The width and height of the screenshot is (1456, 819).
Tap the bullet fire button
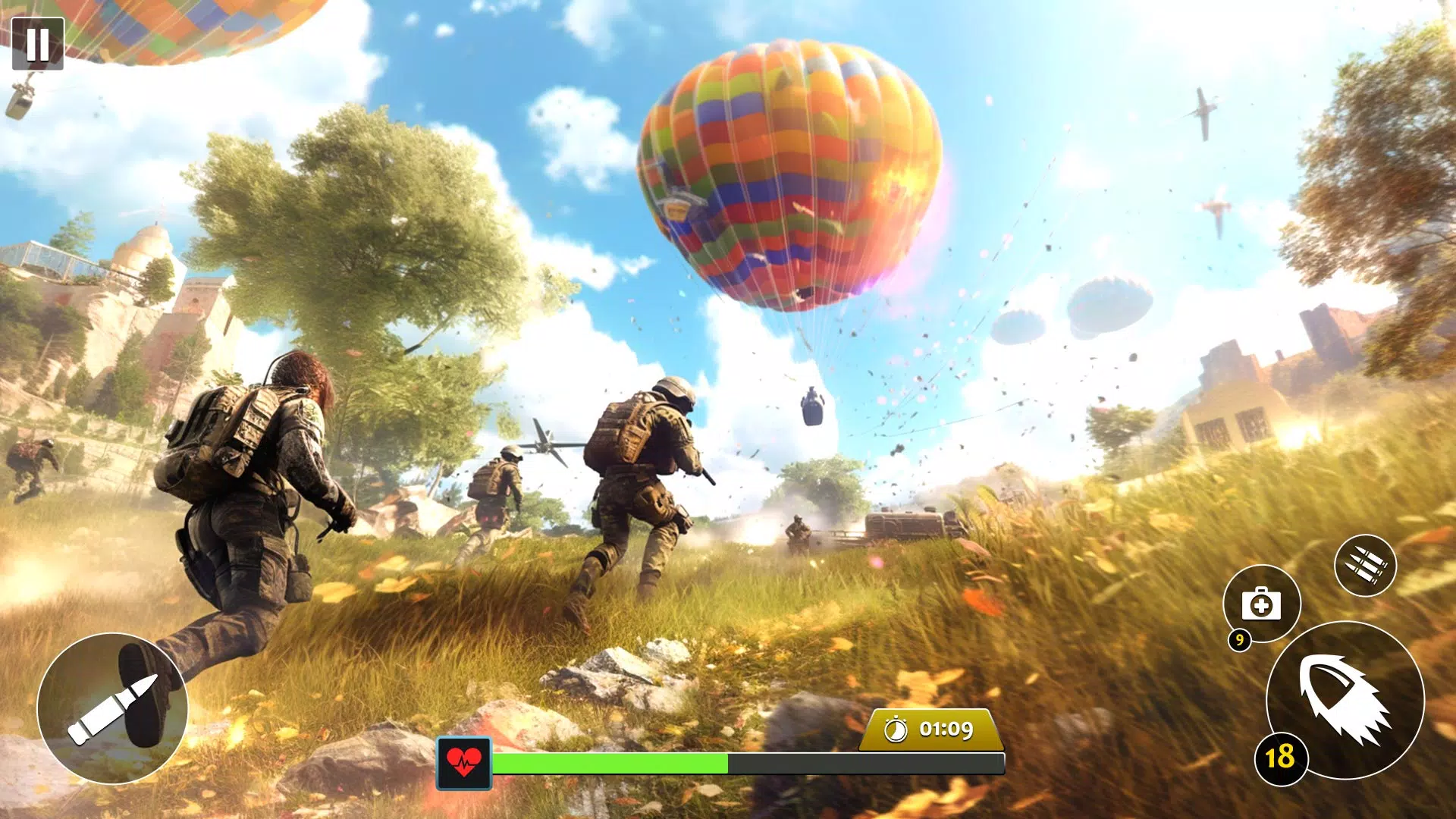click(x=112, y=708)
